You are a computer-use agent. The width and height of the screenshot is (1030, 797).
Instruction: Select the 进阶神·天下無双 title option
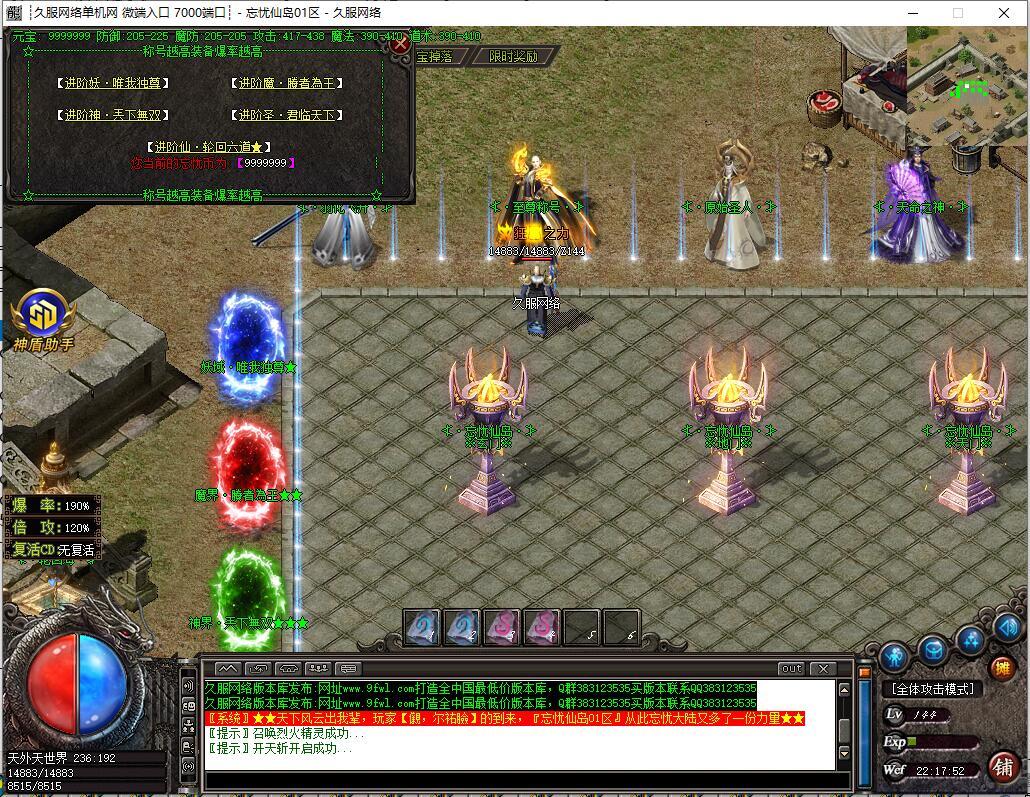click(x=113, y=116)
